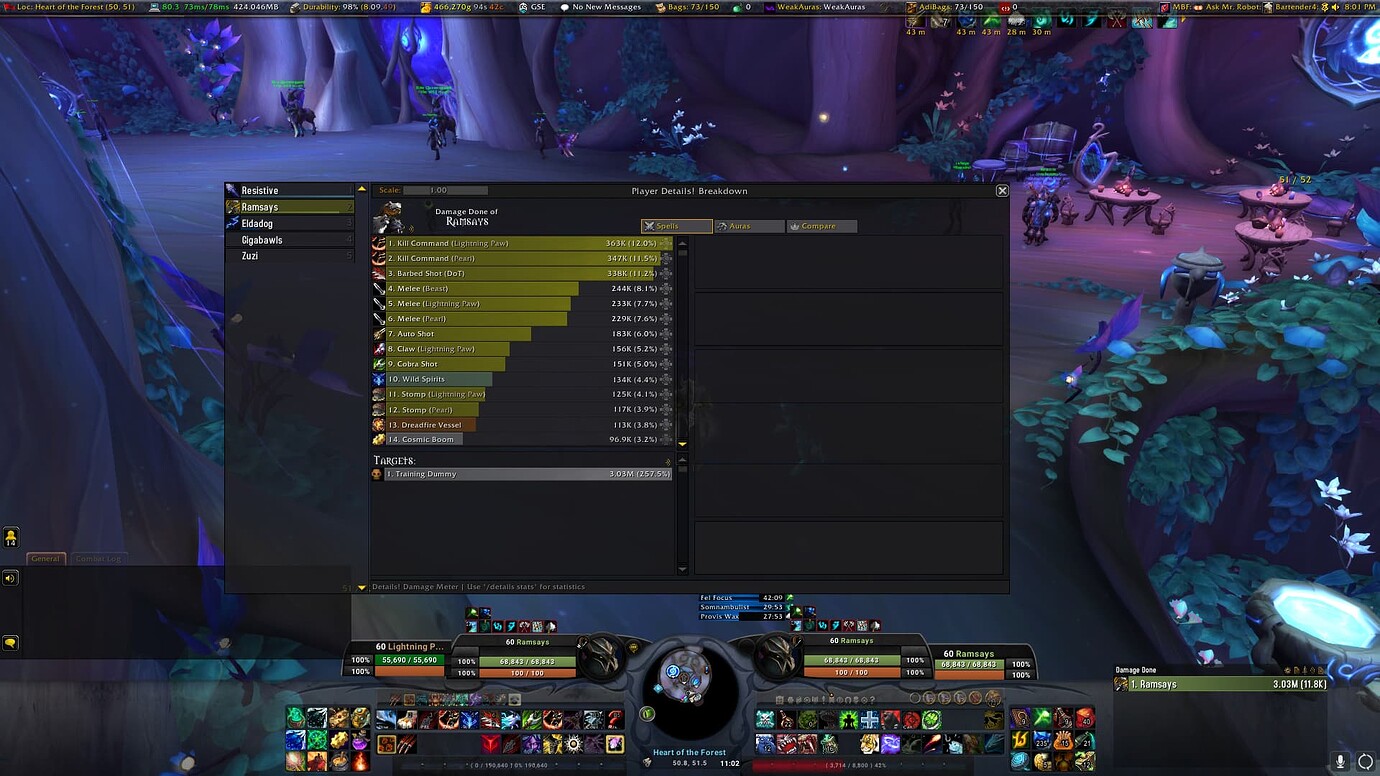Open the Combat Log chat tab

96,559
